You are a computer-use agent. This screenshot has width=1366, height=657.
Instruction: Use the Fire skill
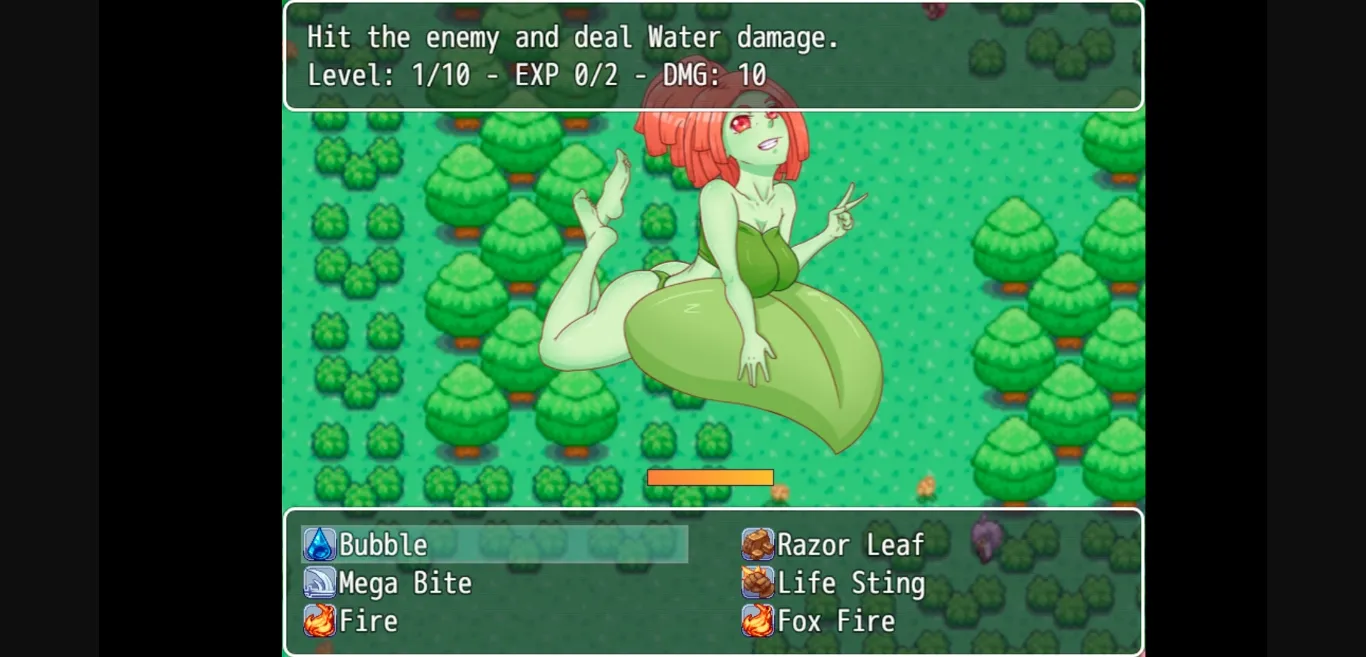(368, 621)
